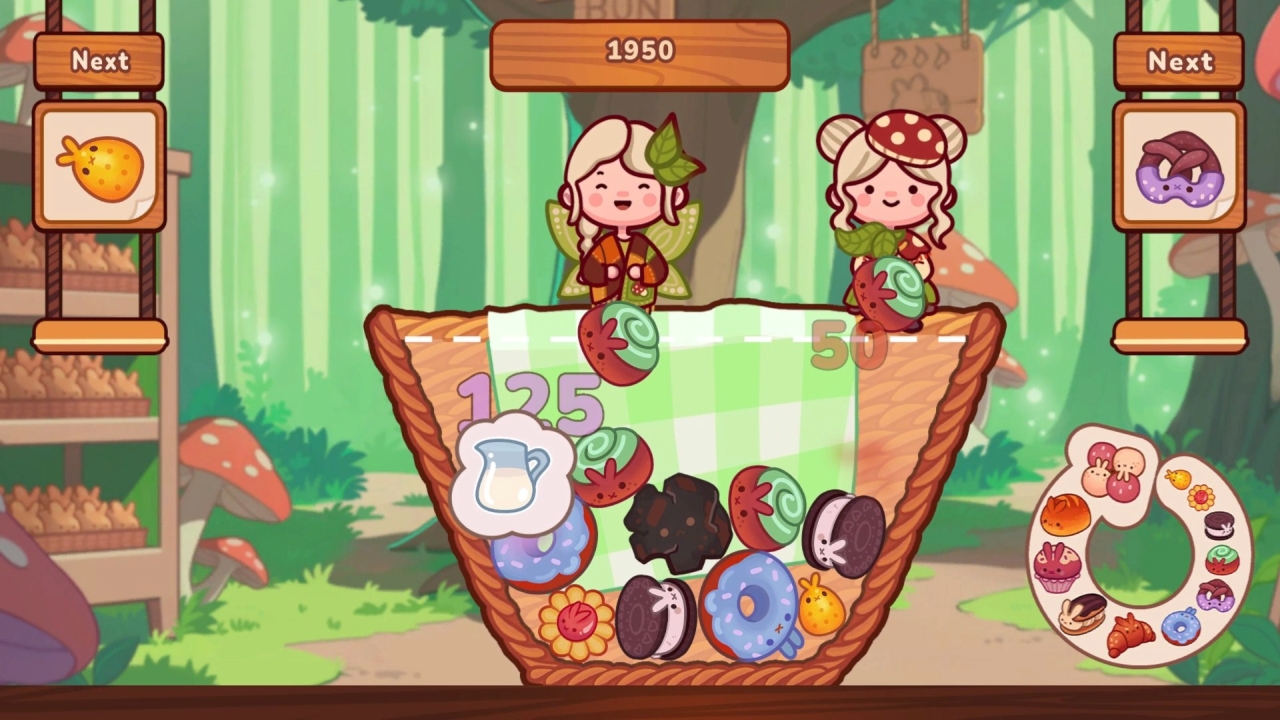Viewport: 1280px width, 720px height.
Task: Select the bunny éclair evolution icon
Action: click(x=1083, y=614)
